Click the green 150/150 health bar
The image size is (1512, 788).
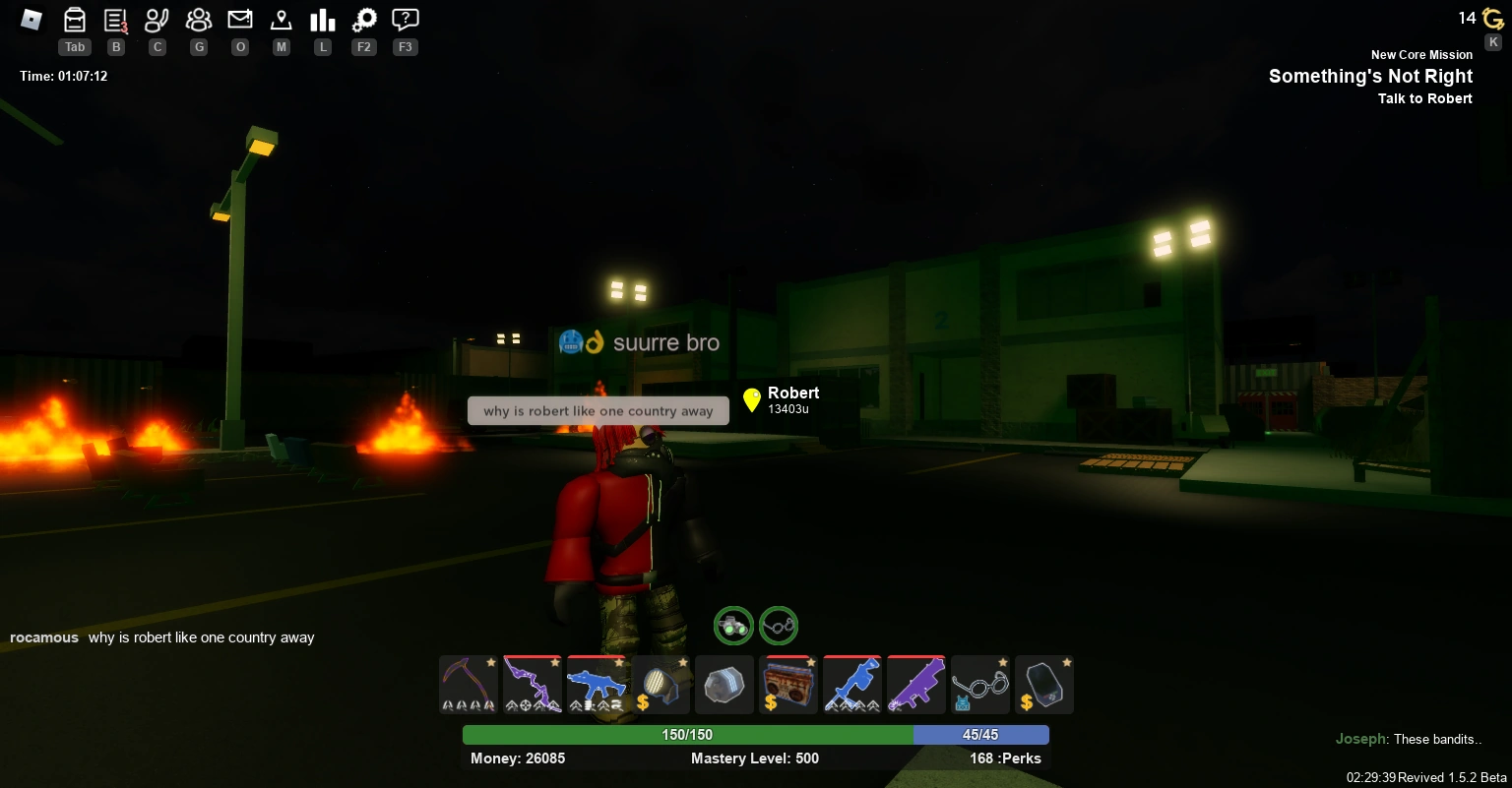point(687,734)
